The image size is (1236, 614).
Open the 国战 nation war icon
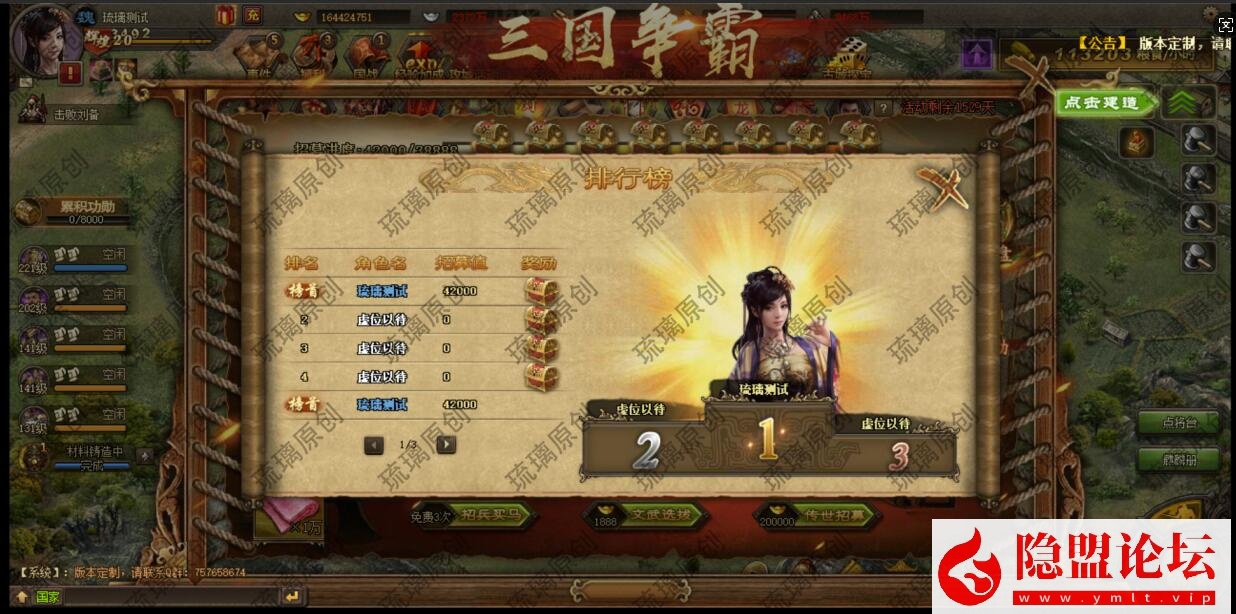(x=365, y=57)
